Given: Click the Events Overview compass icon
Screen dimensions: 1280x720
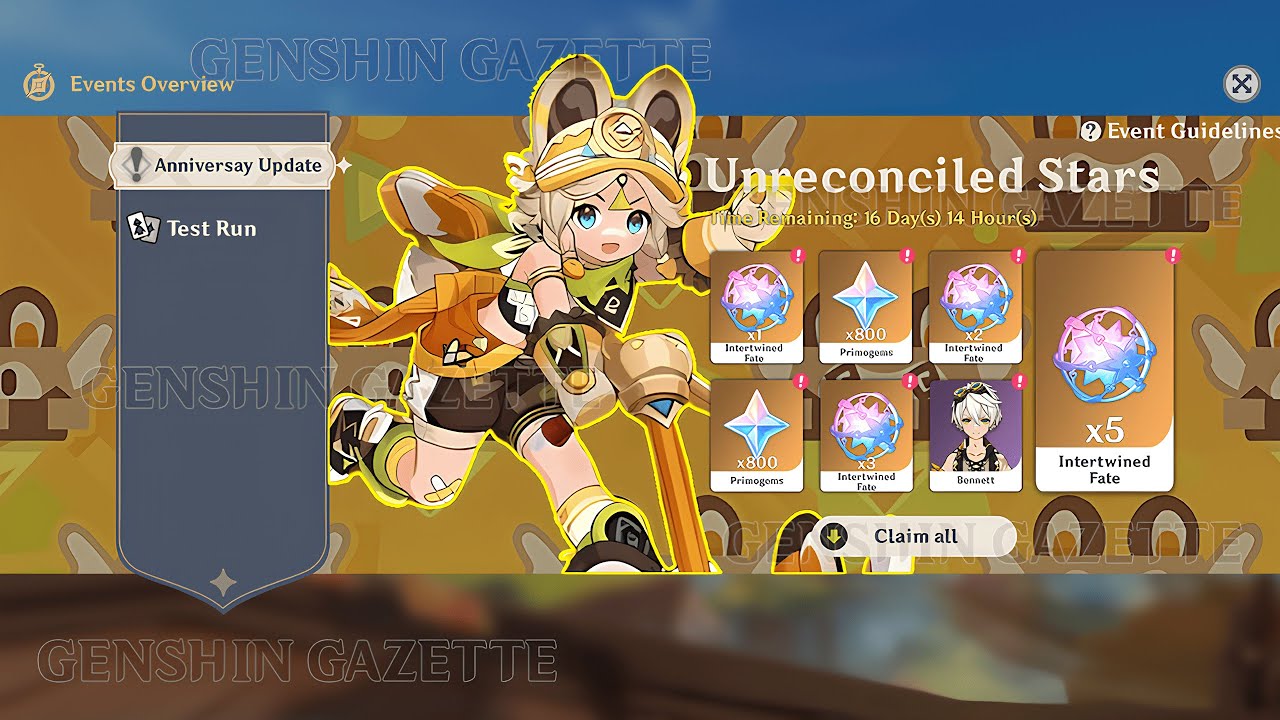Looking at the screenshot, I should coord(39,84).
